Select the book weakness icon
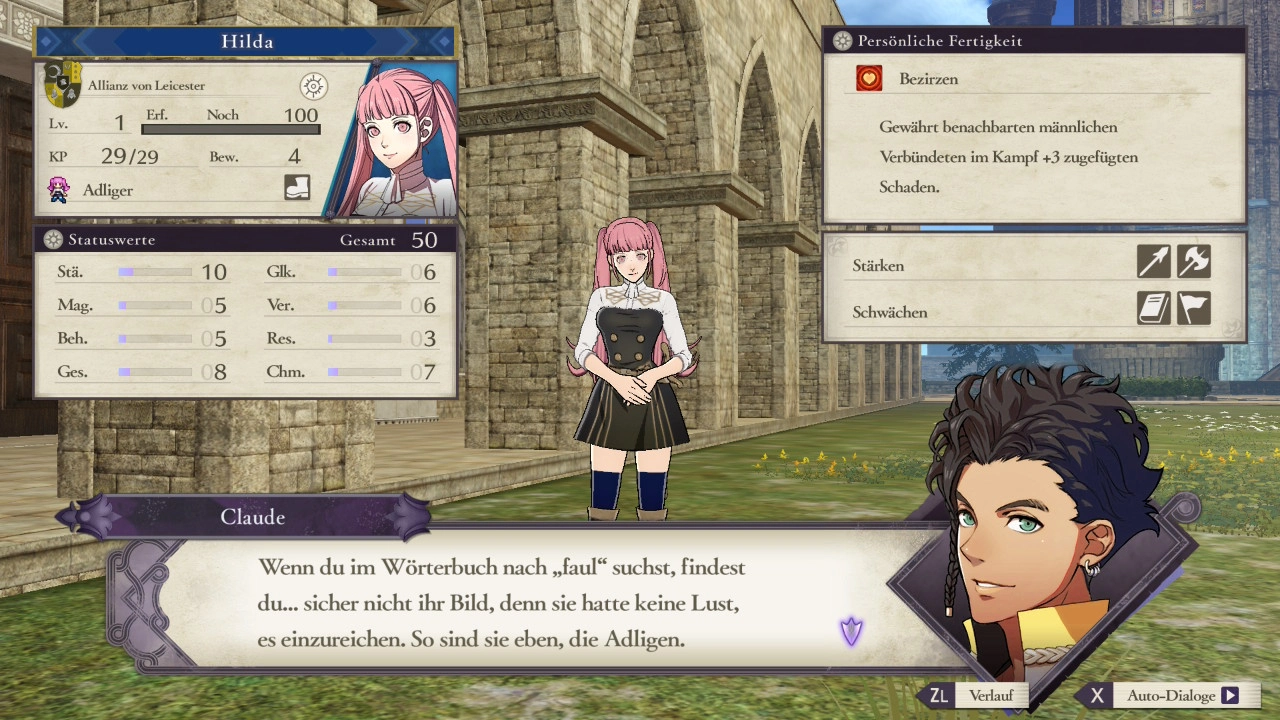 coord(1154,308)
